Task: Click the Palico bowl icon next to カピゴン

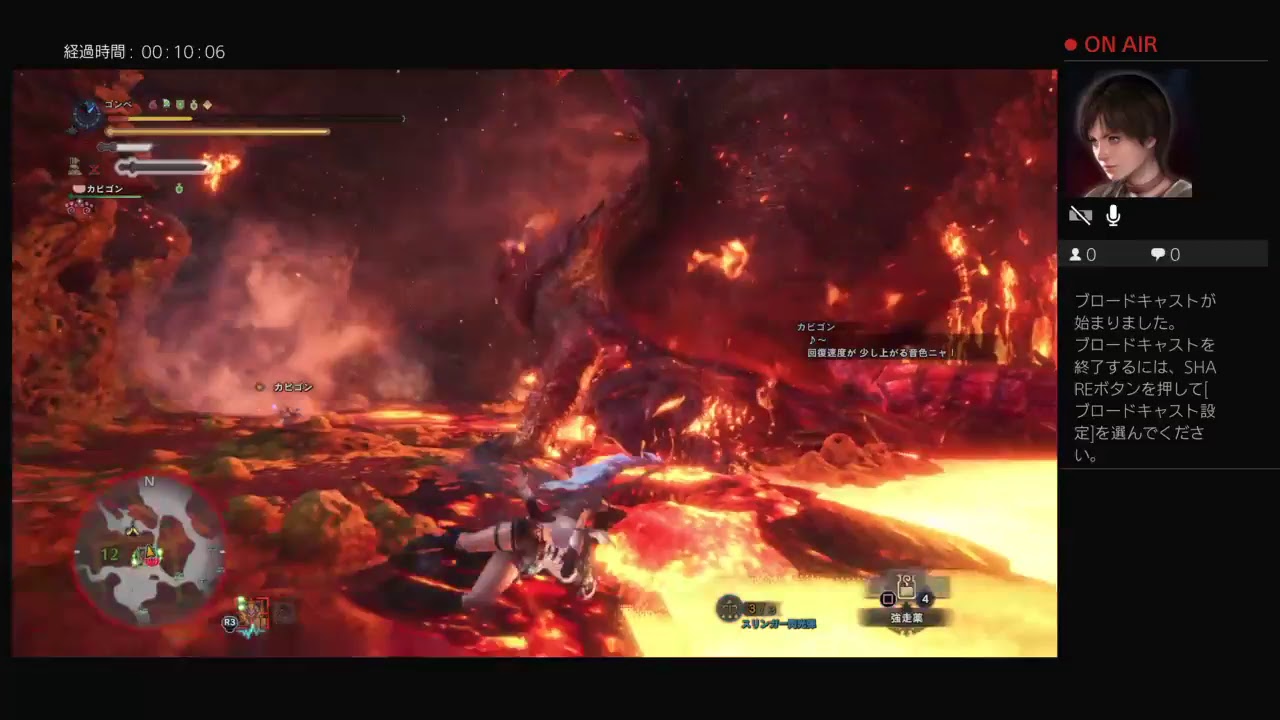Action: point(78,188)
